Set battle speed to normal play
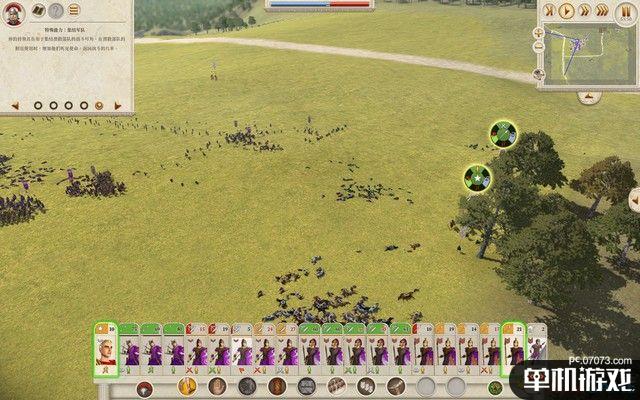 (x=567, y=12)
